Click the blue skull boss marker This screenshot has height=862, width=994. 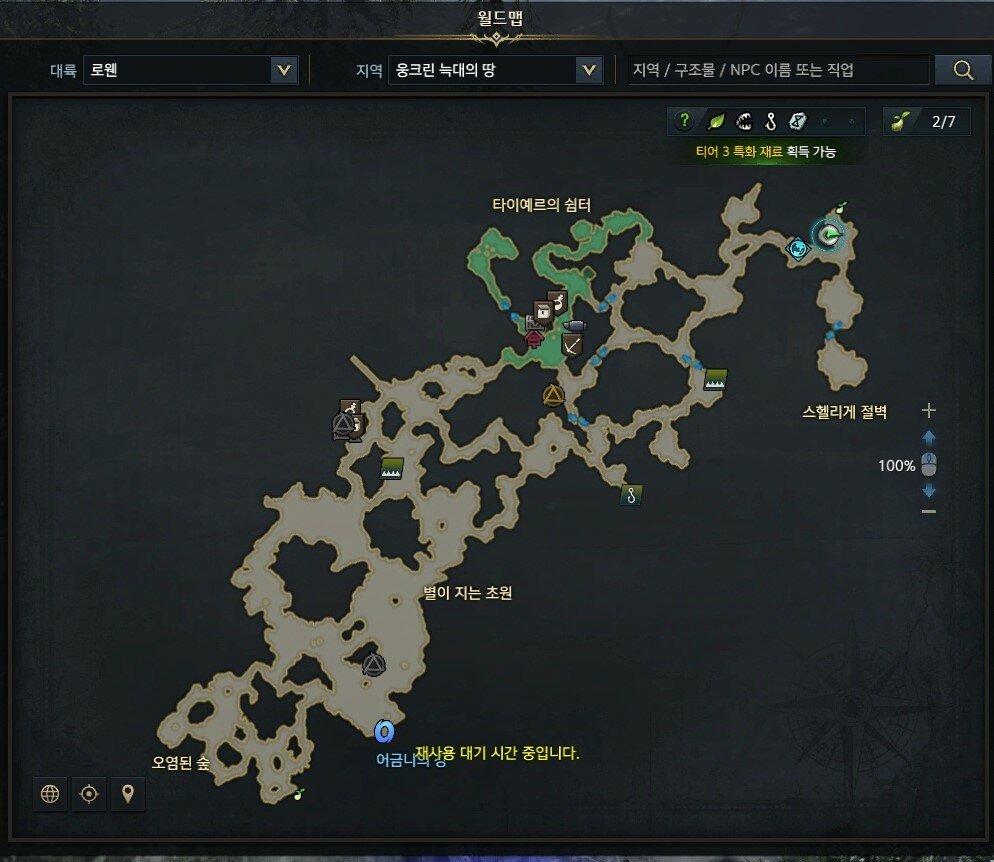coord(797,249)
